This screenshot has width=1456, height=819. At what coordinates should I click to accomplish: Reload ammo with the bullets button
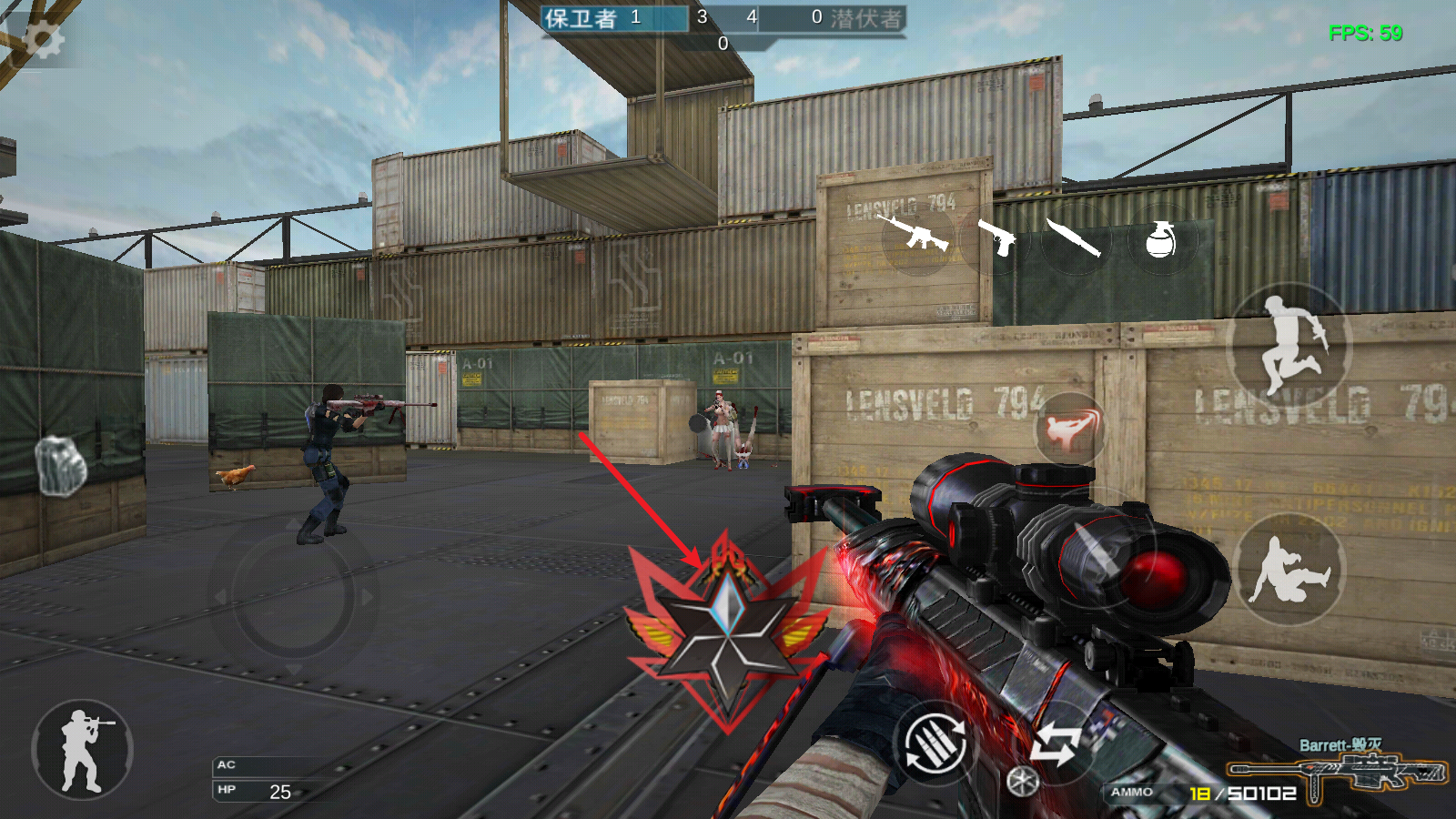(934, 745)
